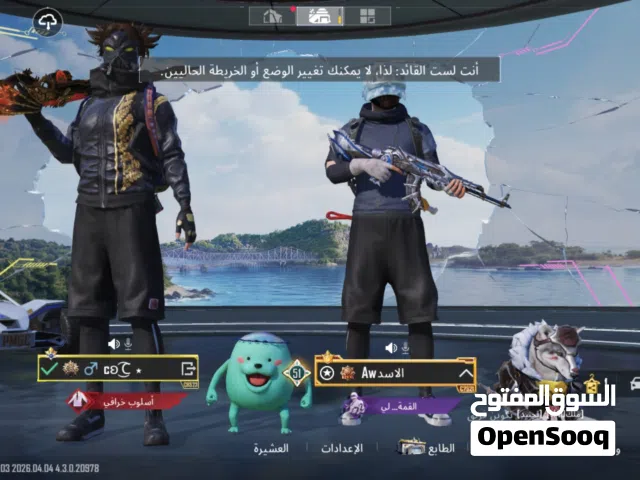This screenshot has height=480, width=640.
Task: Expand the الاسد player card arrow
Action: [465, 373]
